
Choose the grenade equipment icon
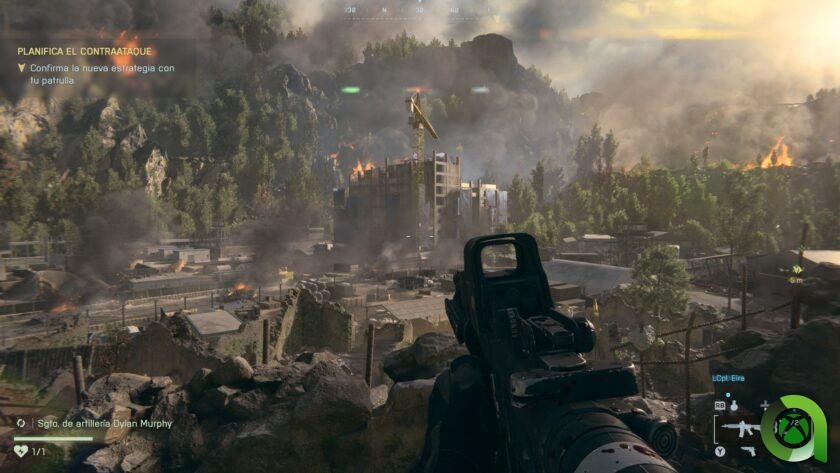733,405
